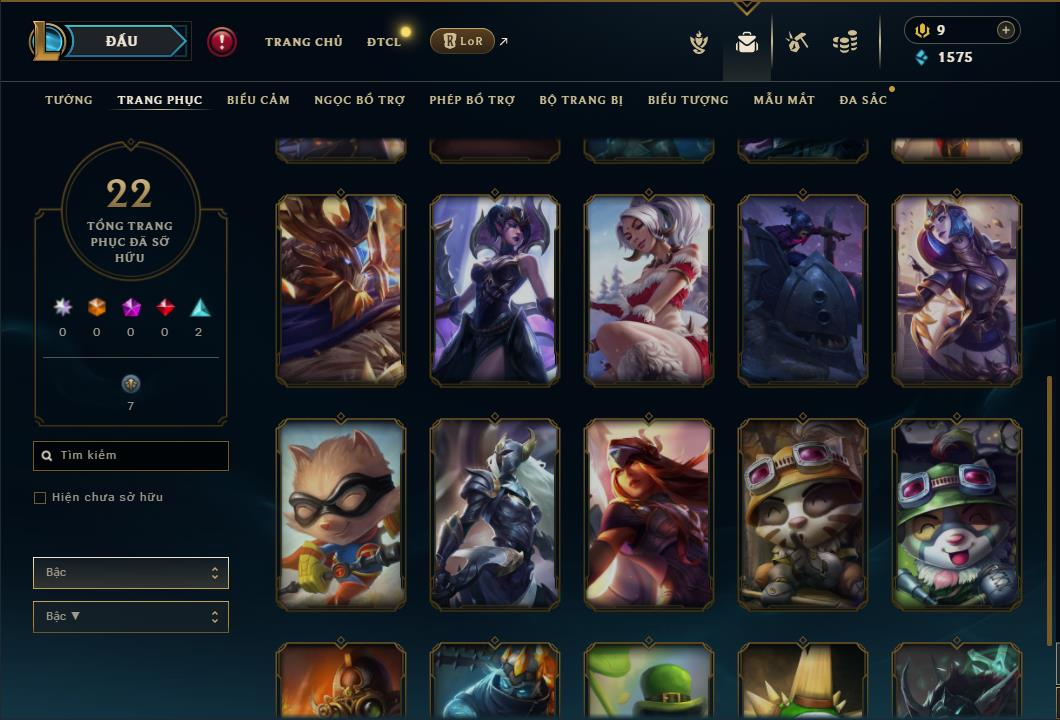Go to the ĐTCL game mode
The image size is (1060, 720).
click(x=384, y=42)
